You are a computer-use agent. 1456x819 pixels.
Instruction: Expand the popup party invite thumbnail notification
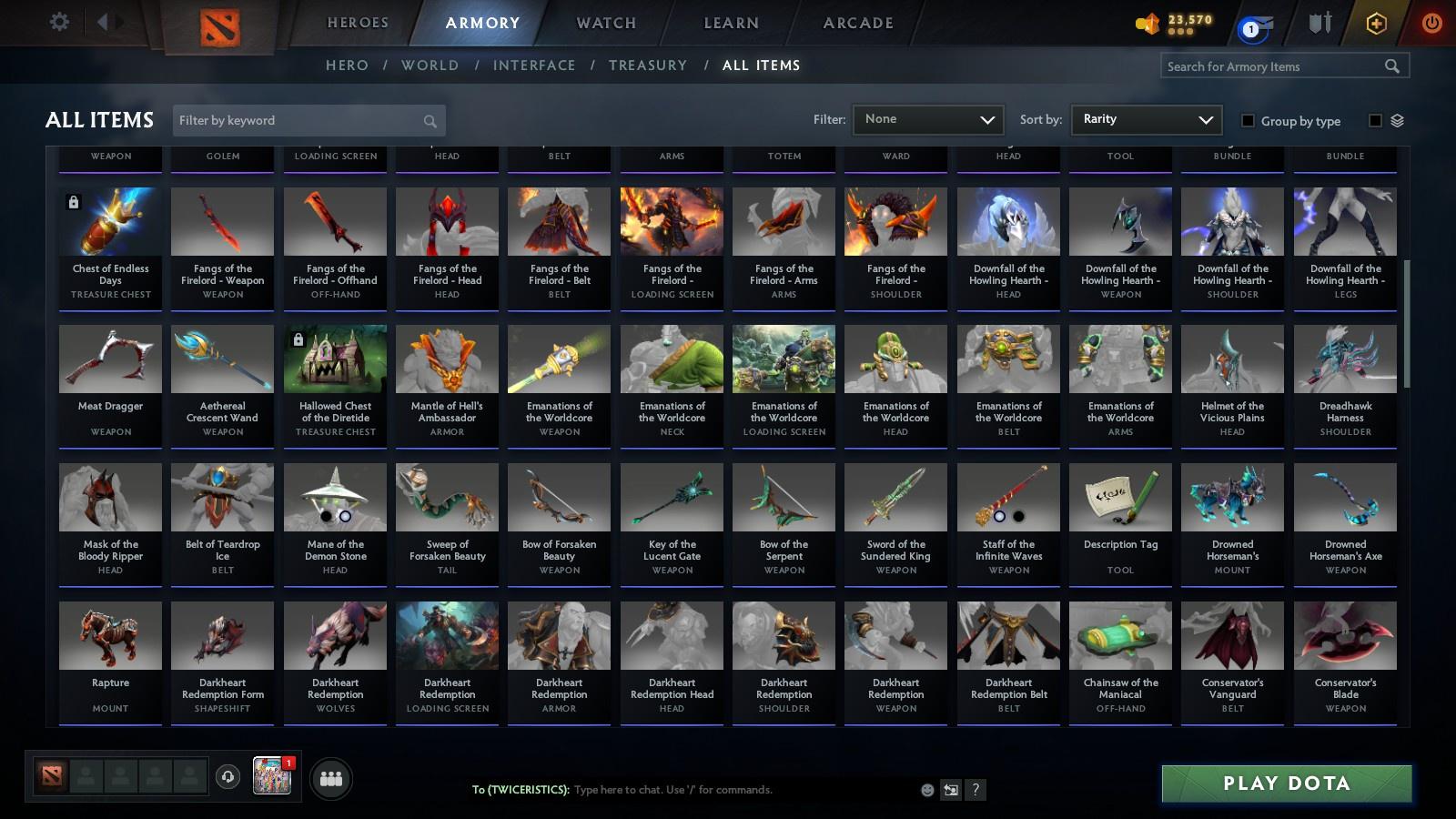click(273, 775)
